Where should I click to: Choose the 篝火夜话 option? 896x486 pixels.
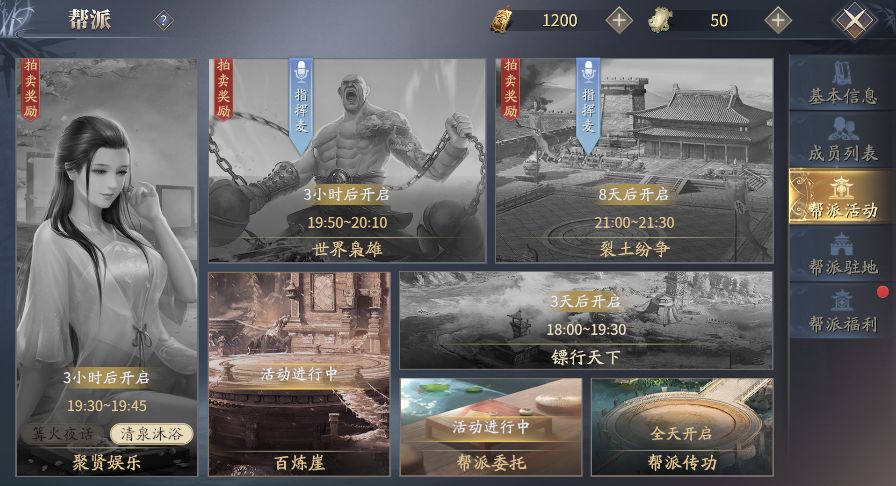(x=63, y=434)
